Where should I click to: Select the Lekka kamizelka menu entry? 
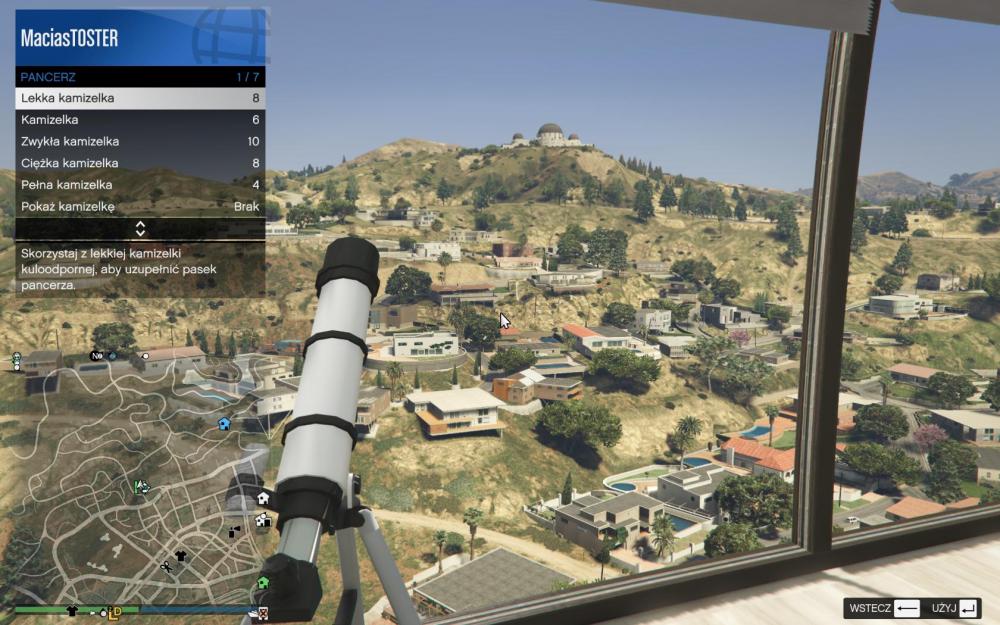tap(140, 98)
